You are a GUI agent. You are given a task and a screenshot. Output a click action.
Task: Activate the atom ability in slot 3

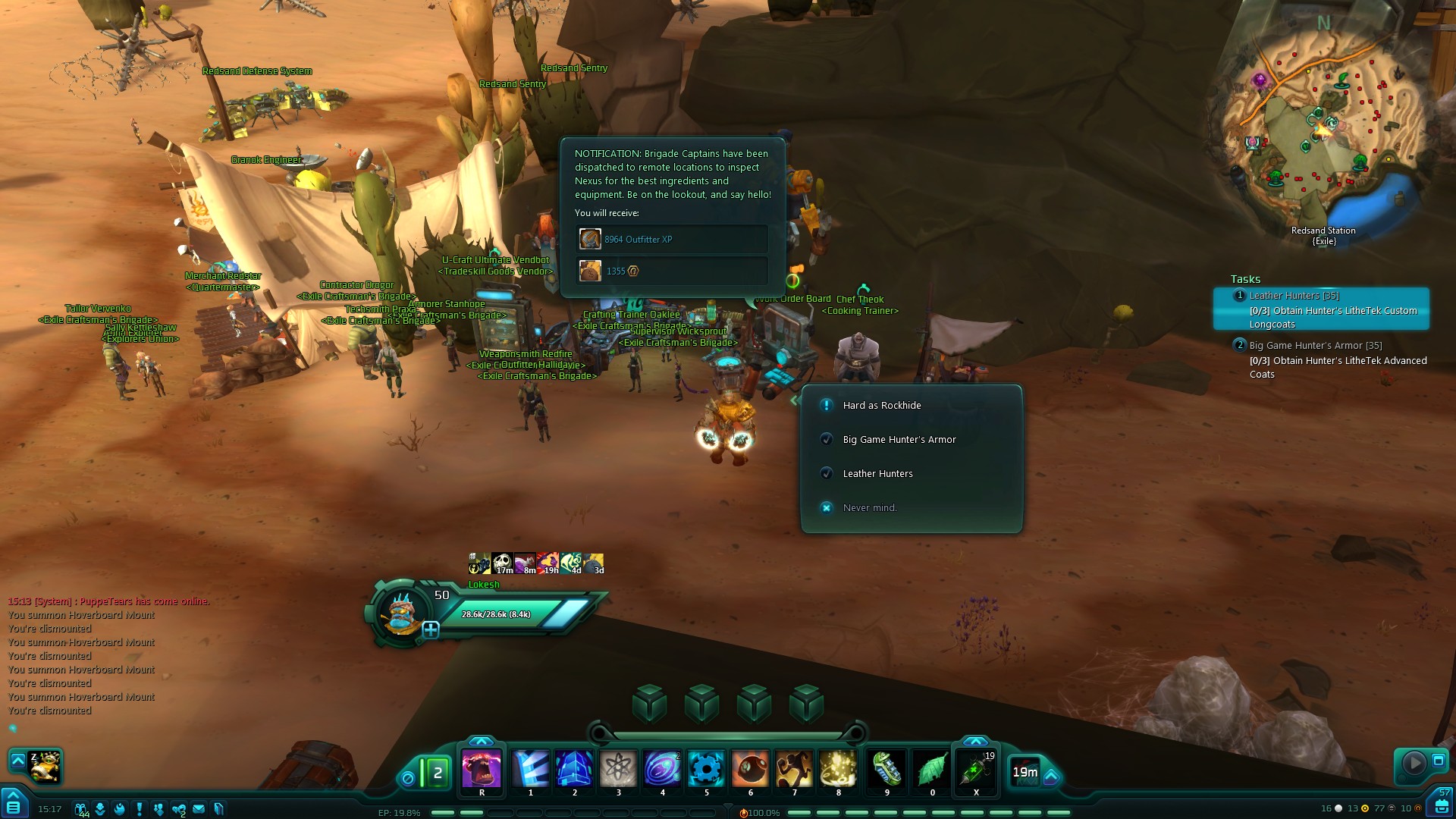[618, 770]
